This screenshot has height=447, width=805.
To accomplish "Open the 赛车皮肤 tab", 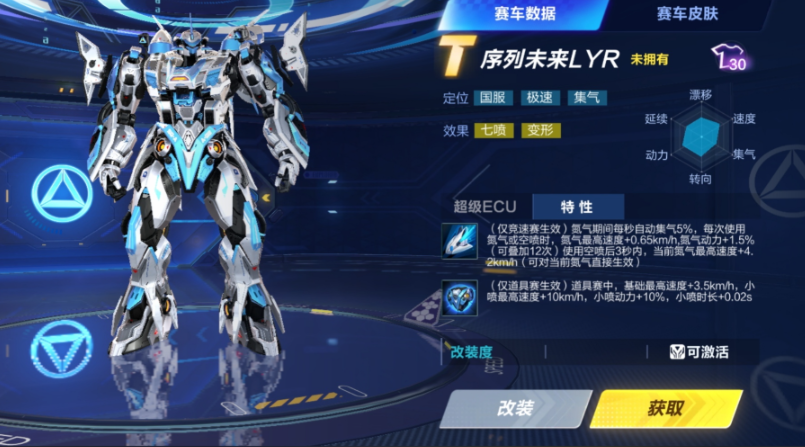I will 687,14.
